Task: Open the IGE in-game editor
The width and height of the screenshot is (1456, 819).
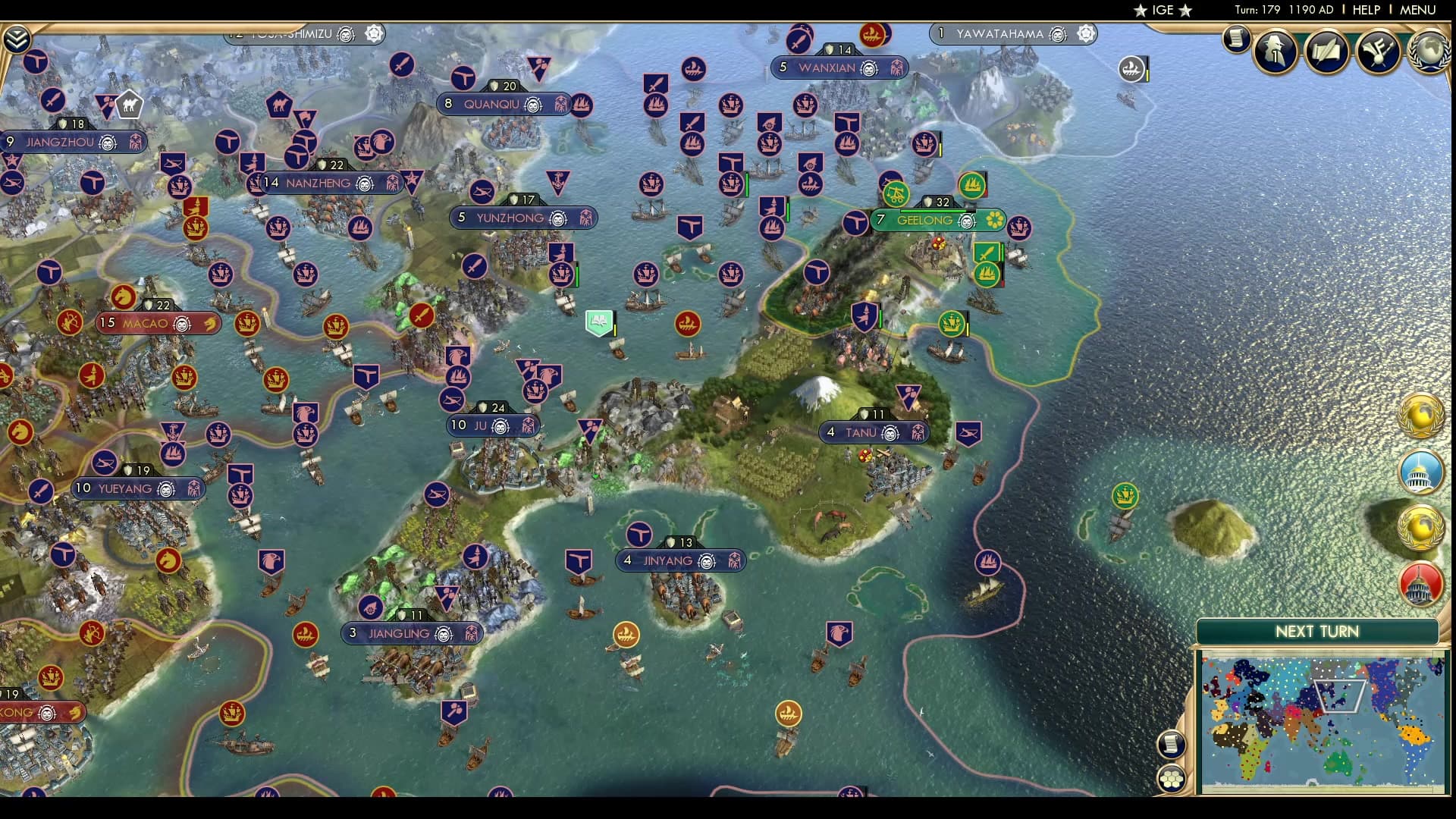Action: (1163, 10)
